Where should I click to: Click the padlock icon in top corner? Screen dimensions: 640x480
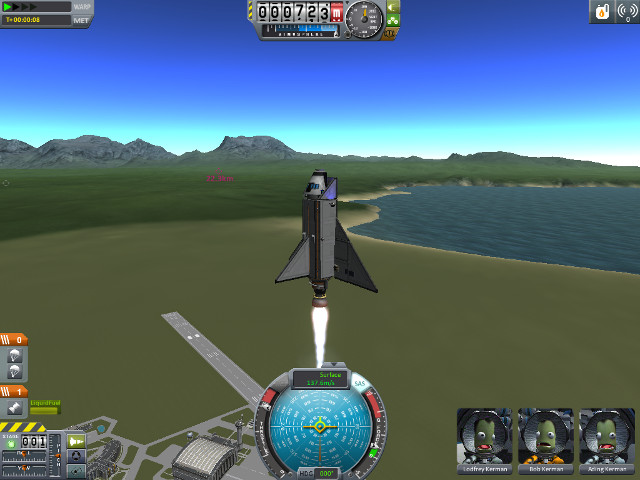[602, 11]
